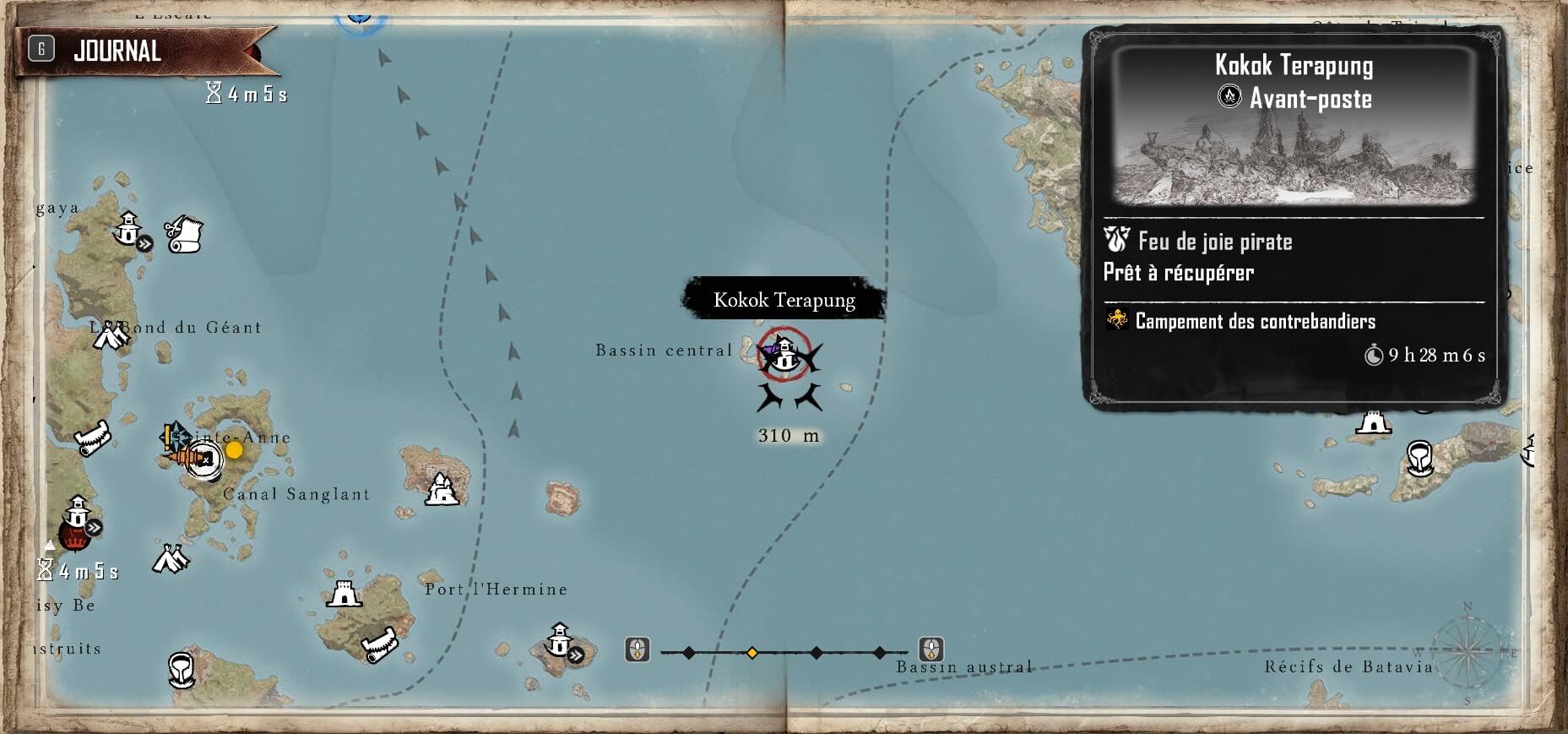Click the yellow diamond on the zoom slider
Image resolution: width=1568 pixels, height=734 pixels.
[751, 653]
